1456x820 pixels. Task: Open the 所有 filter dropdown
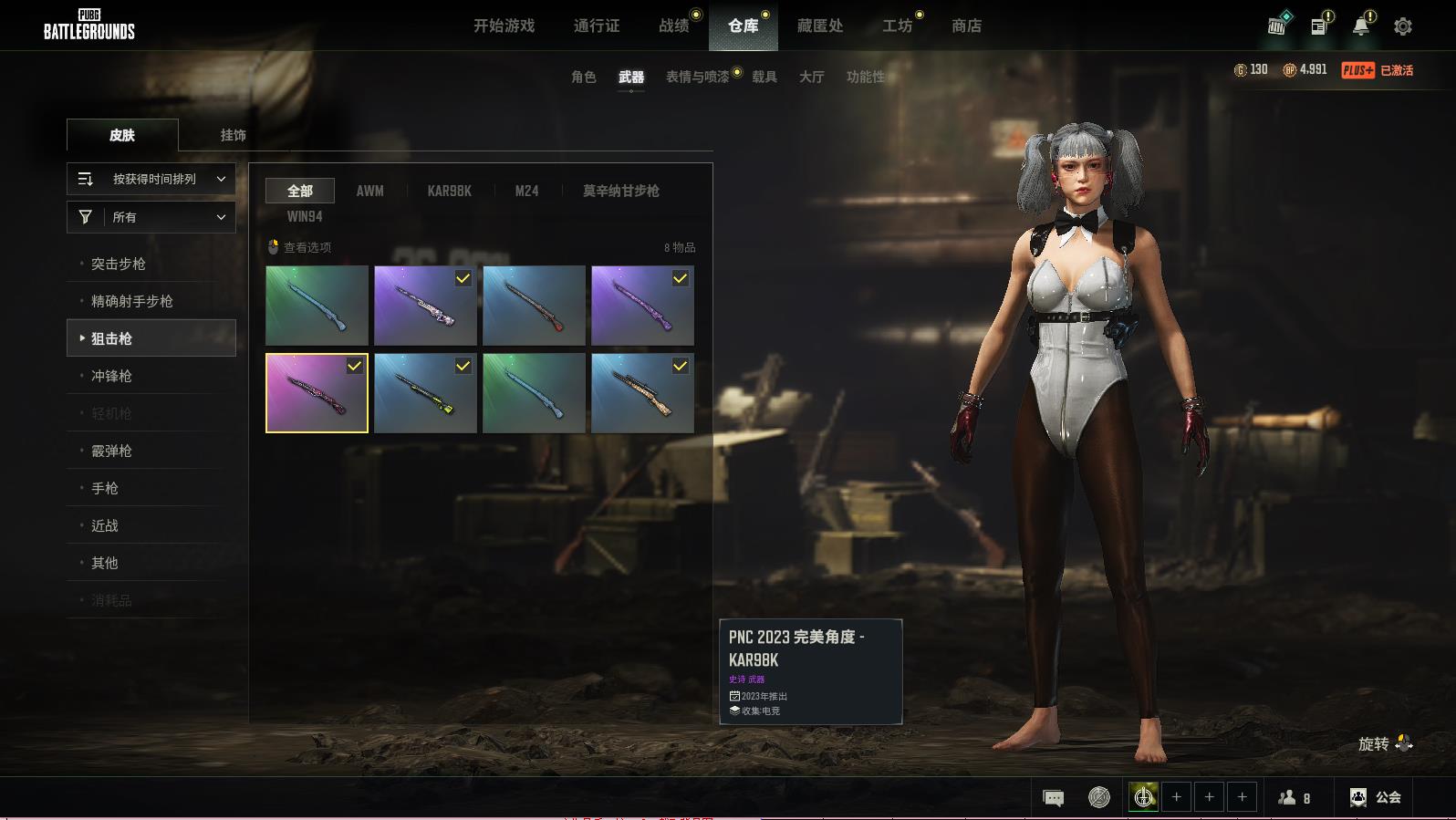click(x=151, y=217)
